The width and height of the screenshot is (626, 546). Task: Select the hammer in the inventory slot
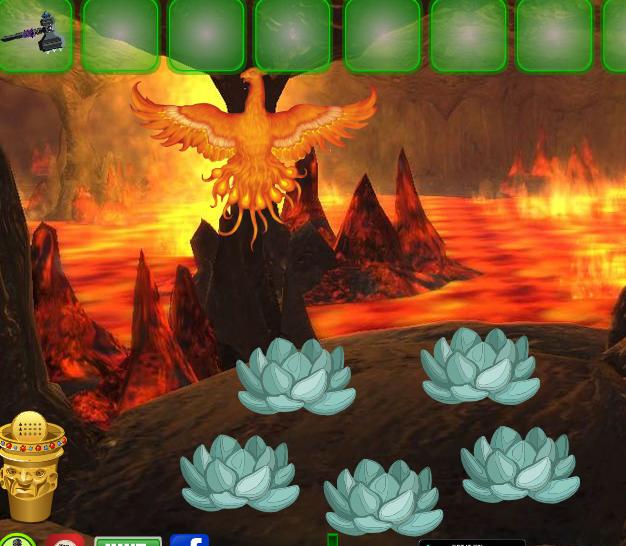click(34, 34)
